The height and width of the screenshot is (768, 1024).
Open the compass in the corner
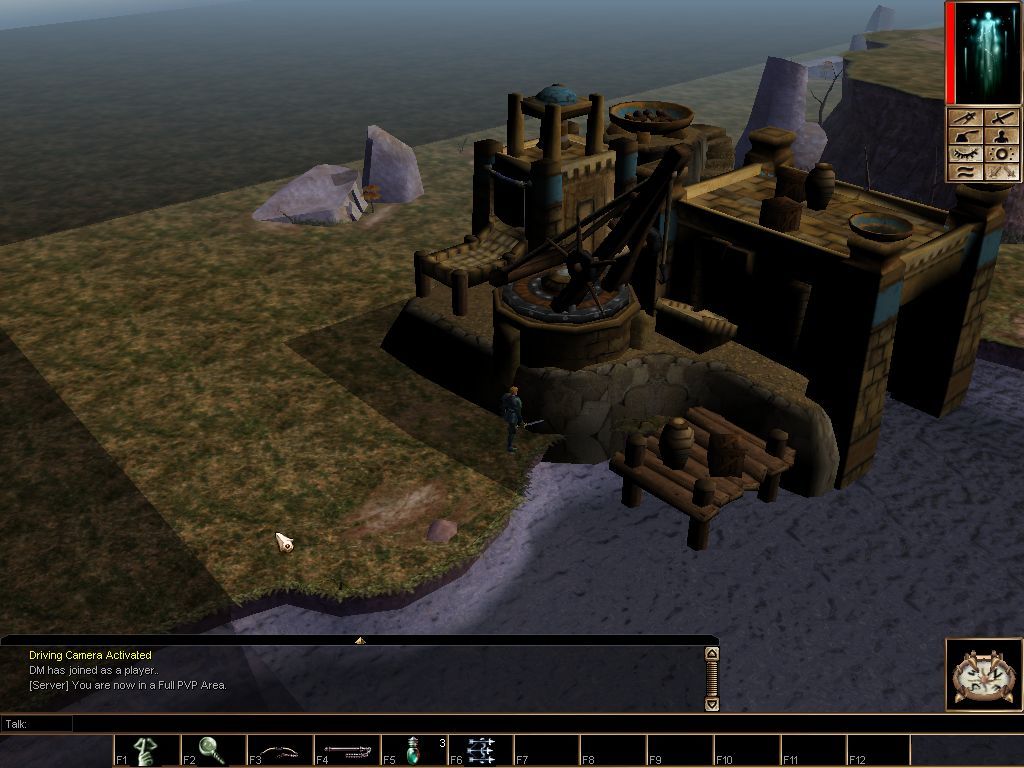(x=984, y=675)
